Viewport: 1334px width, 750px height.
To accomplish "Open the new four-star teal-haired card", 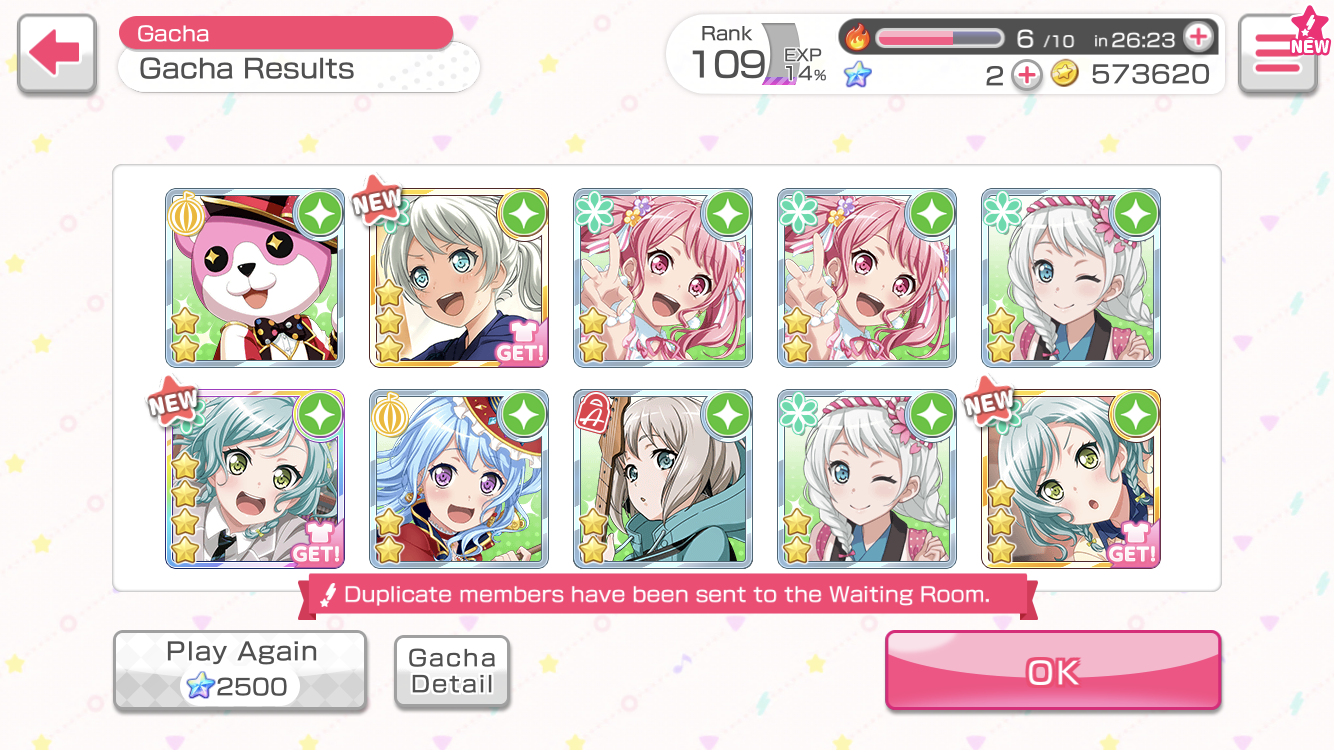I will pos(255,479).
